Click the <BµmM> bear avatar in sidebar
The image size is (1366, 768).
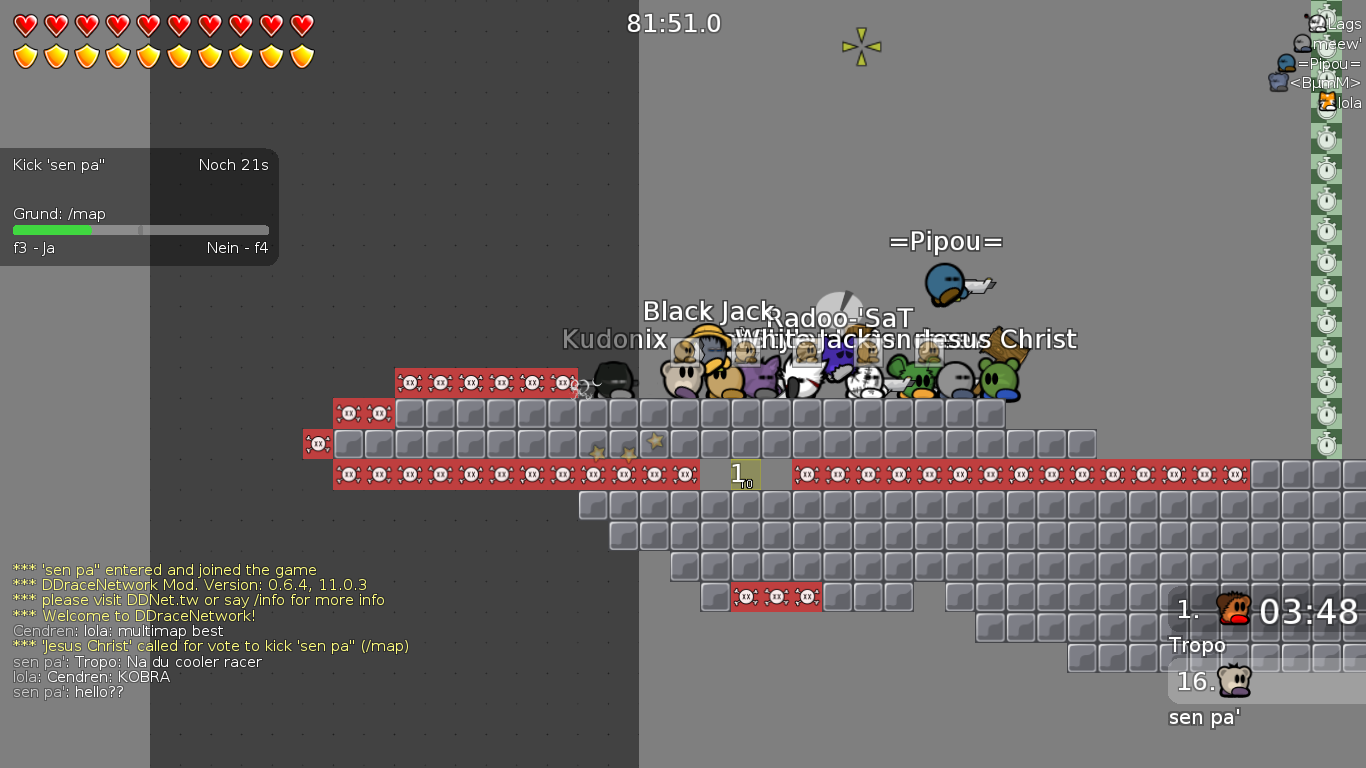click(1277, 82)
